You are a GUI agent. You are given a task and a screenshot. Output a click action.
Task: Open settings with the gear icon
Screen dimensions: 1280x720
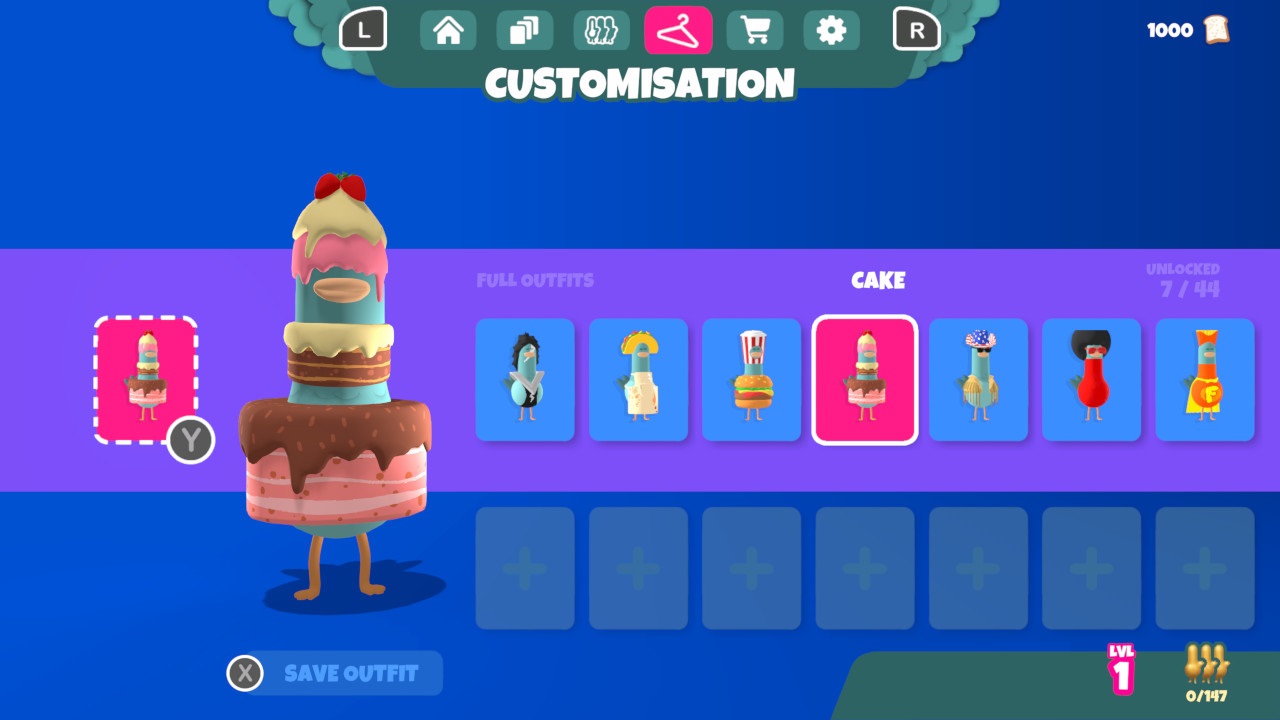click(832, 30)
